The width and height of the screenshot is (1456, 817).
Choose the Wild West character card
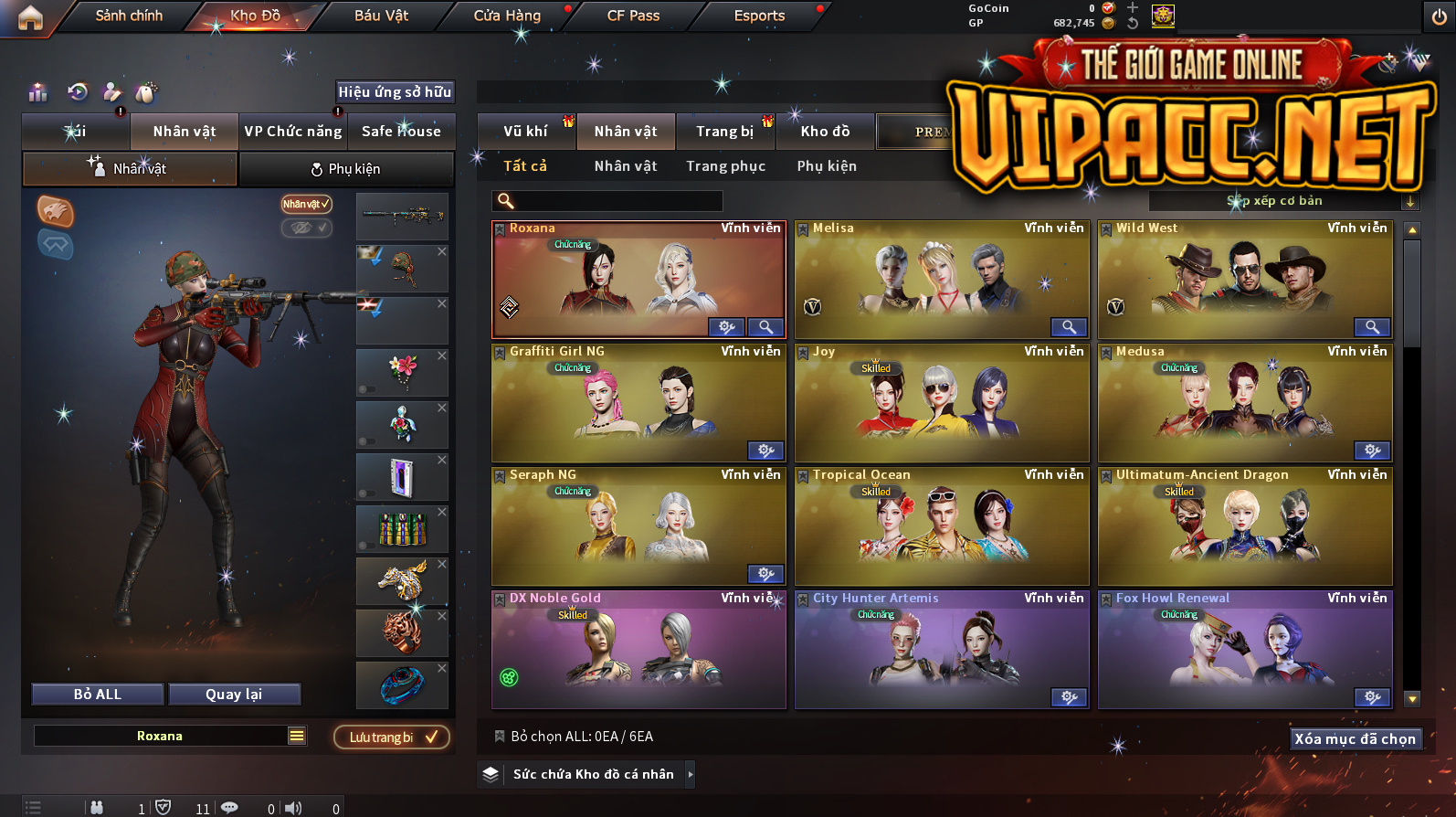tap(1244, 279)
